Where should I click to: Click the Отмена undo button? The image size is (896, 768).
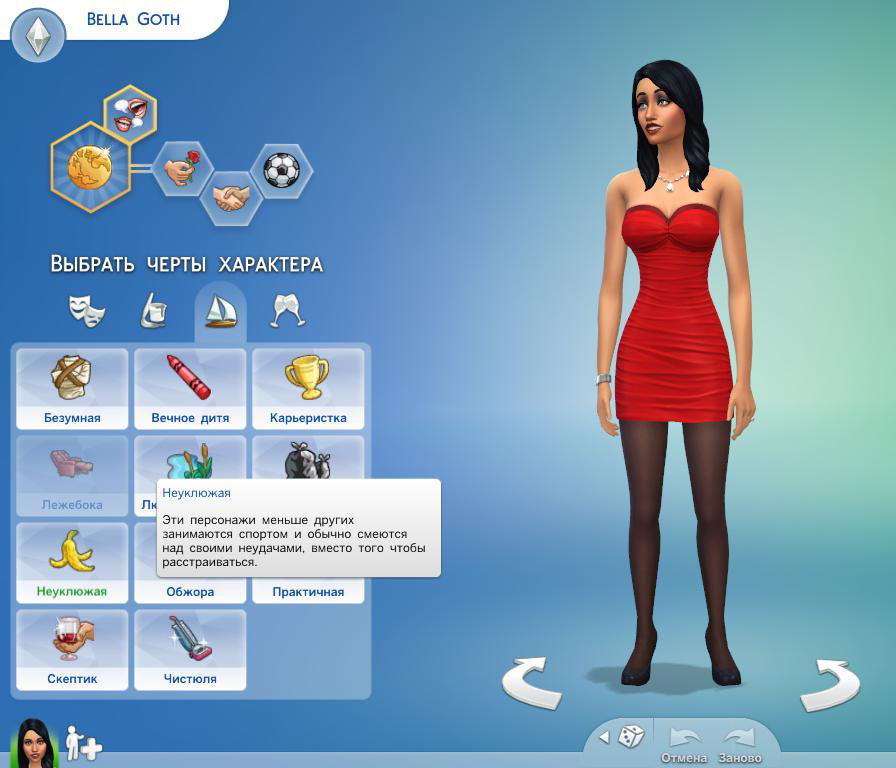[x=684, y=745]
